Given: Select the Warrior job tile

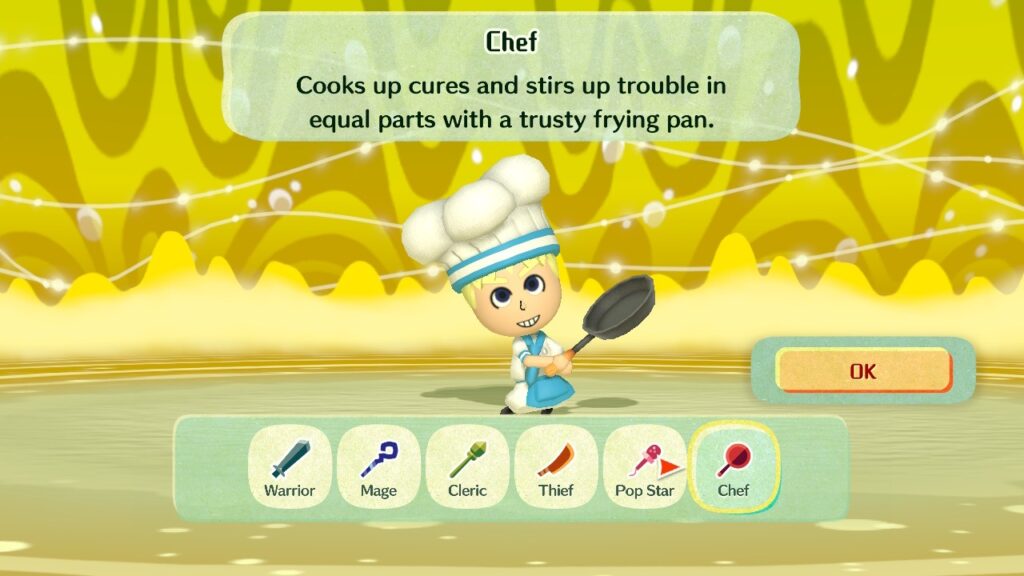Looking at the screenshot, I should (289, 467).
